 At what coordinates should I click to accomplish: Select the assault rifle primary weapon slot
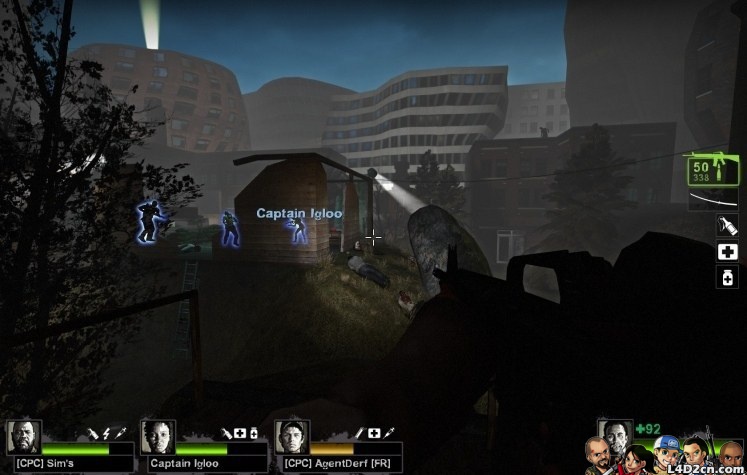pyautogui.click(x=711, y=169)
